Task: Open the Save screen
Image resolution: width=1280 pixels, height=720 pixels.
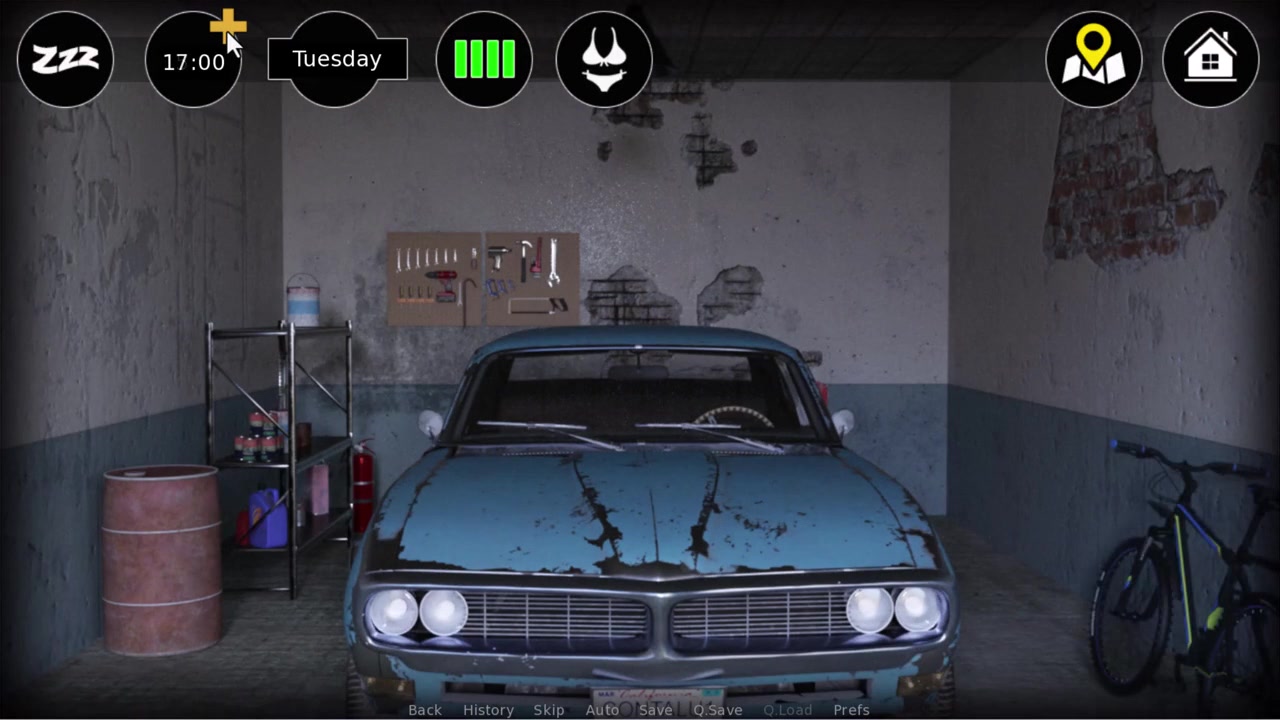Action: click(x=656, y=710)
